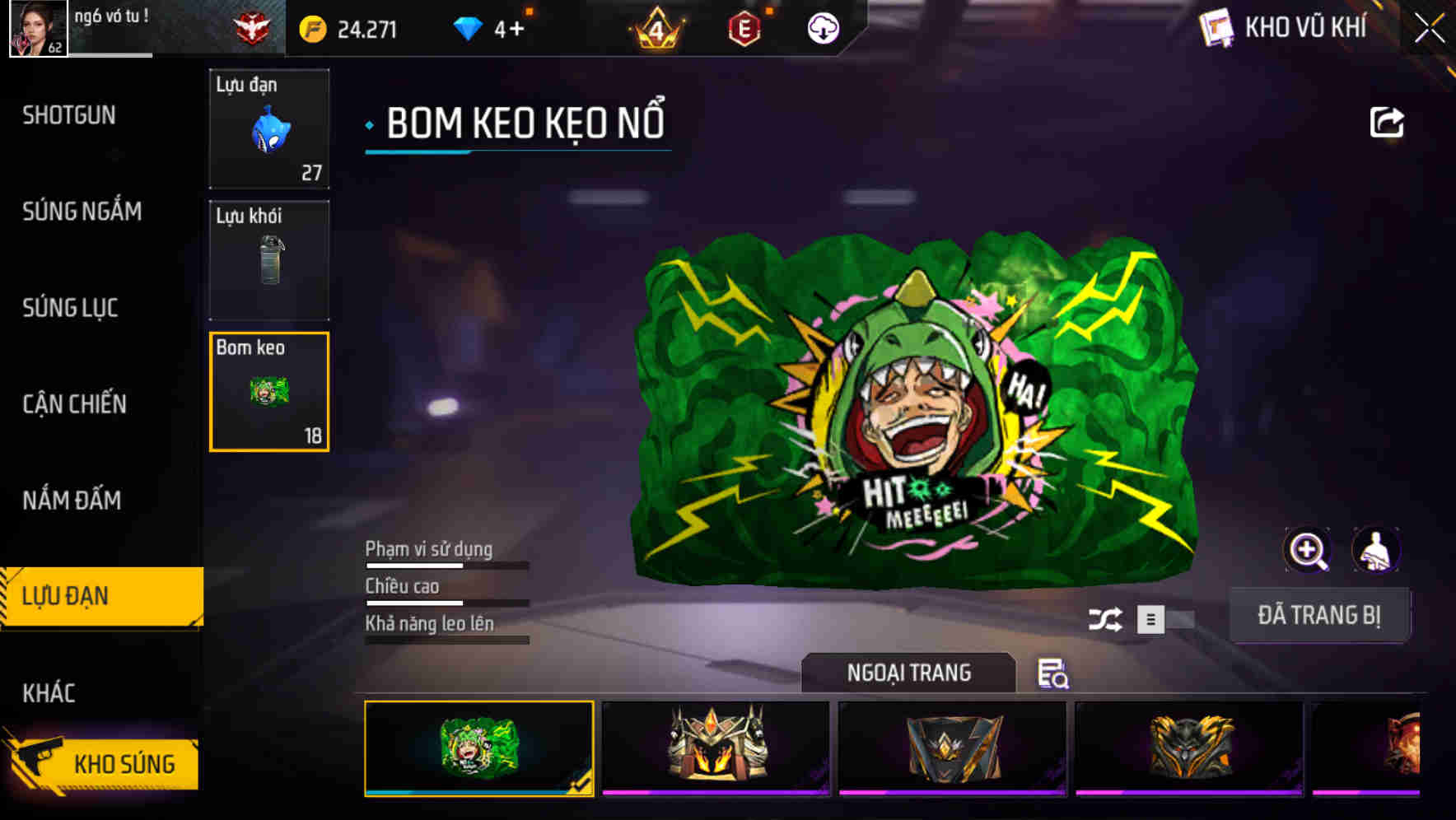Toggle the random skin shuffle control
The image size is (1456, 820).
click(x=1108, y=617)
